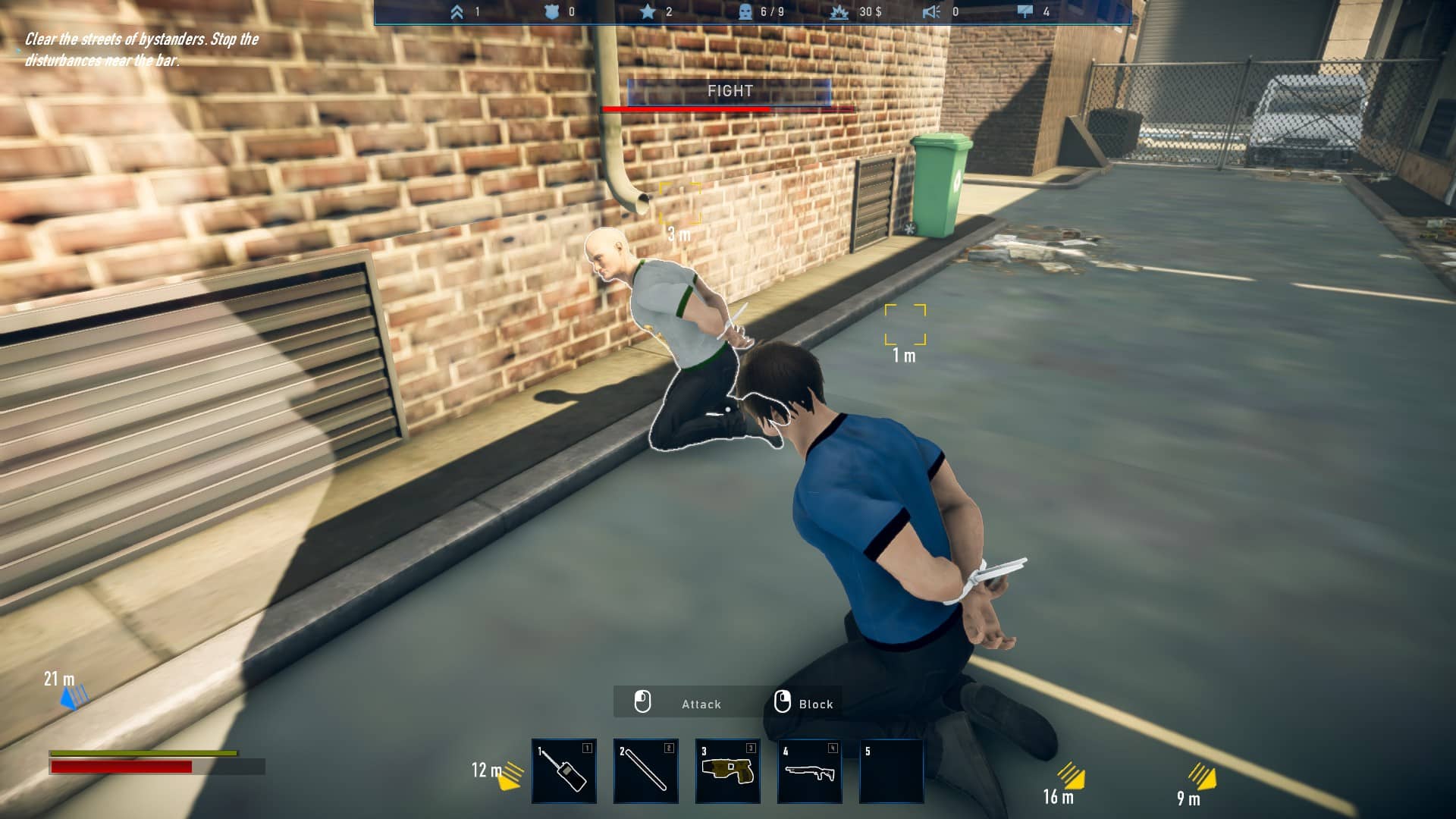
Task: Click the star icon in the top bar
Action: [x=648, y=12]
